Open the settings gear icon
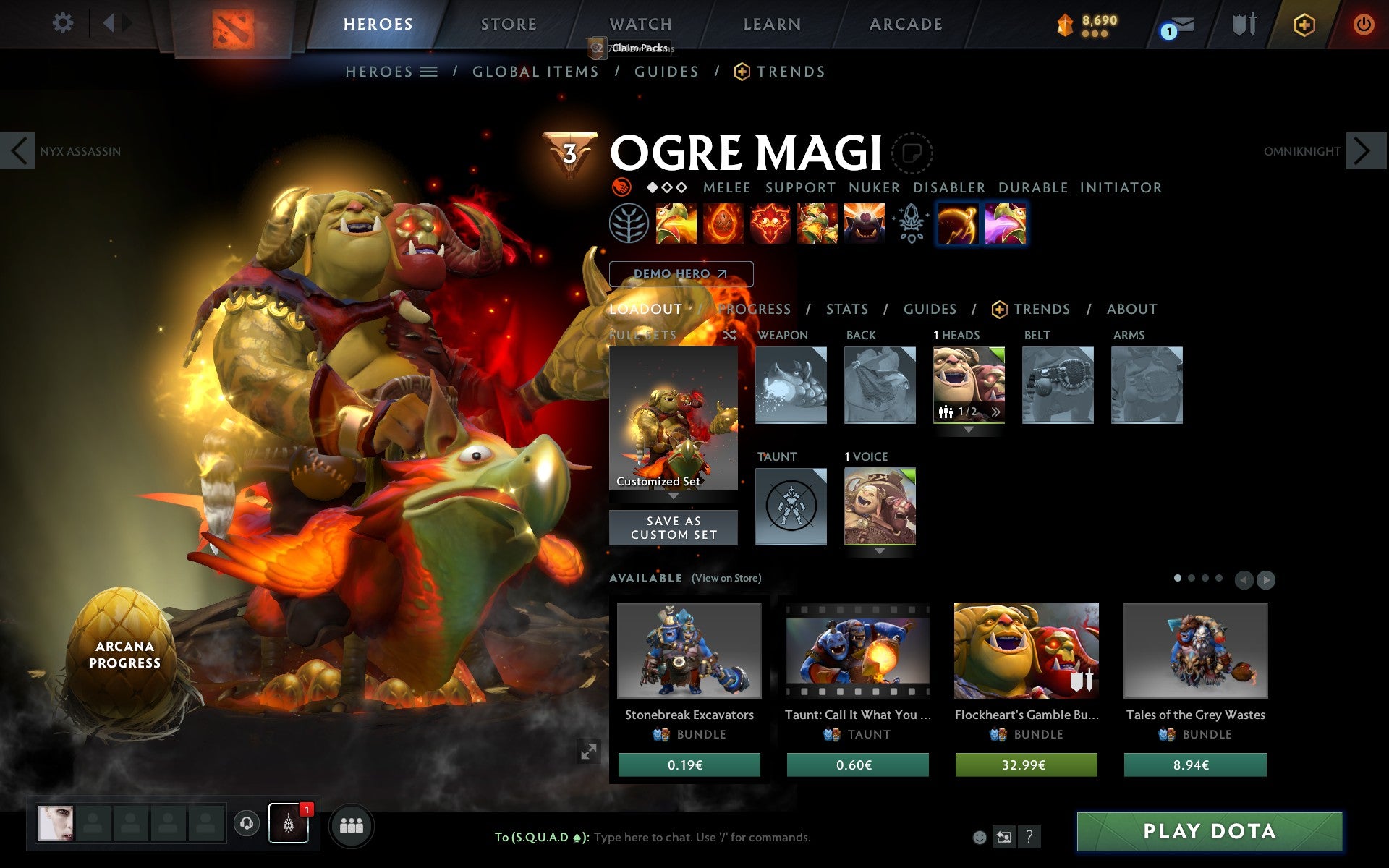 click(63, 23)
